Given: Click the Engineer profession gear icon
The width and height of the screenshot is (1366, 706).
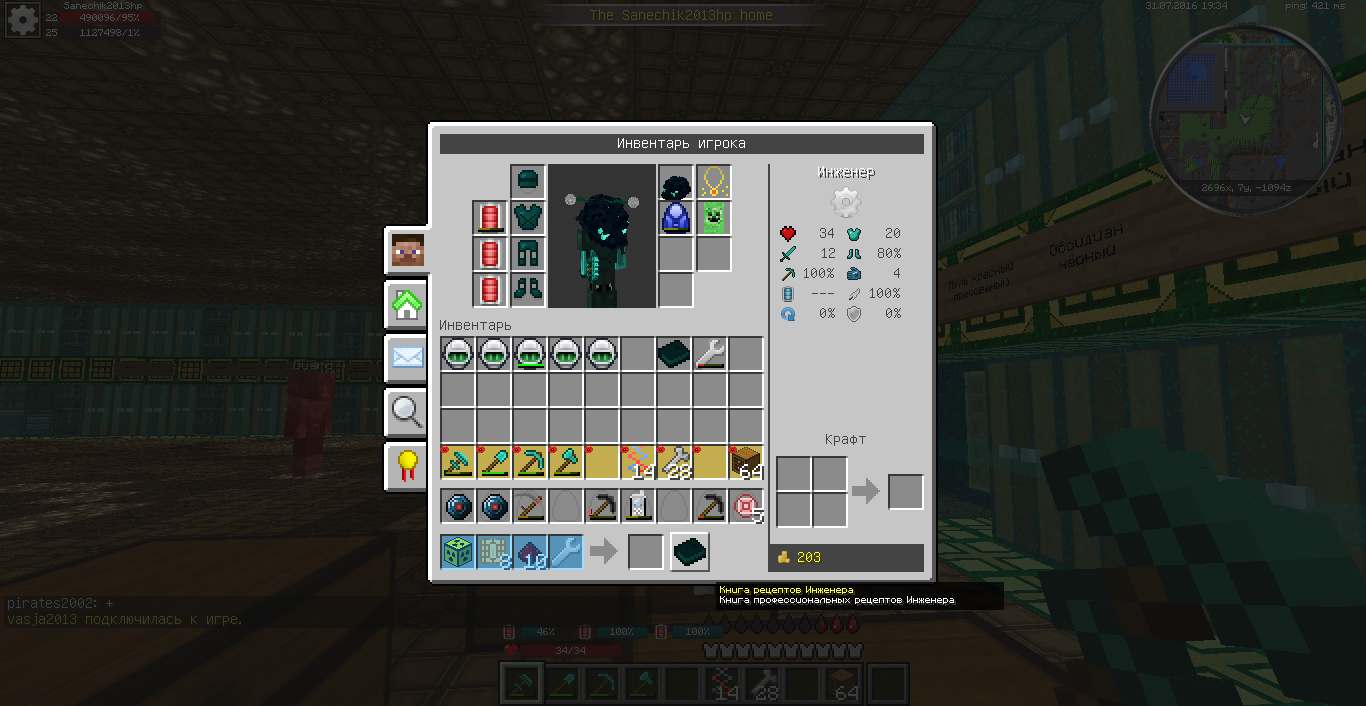Looking at the screenshot, I should (x=846, y=203).
